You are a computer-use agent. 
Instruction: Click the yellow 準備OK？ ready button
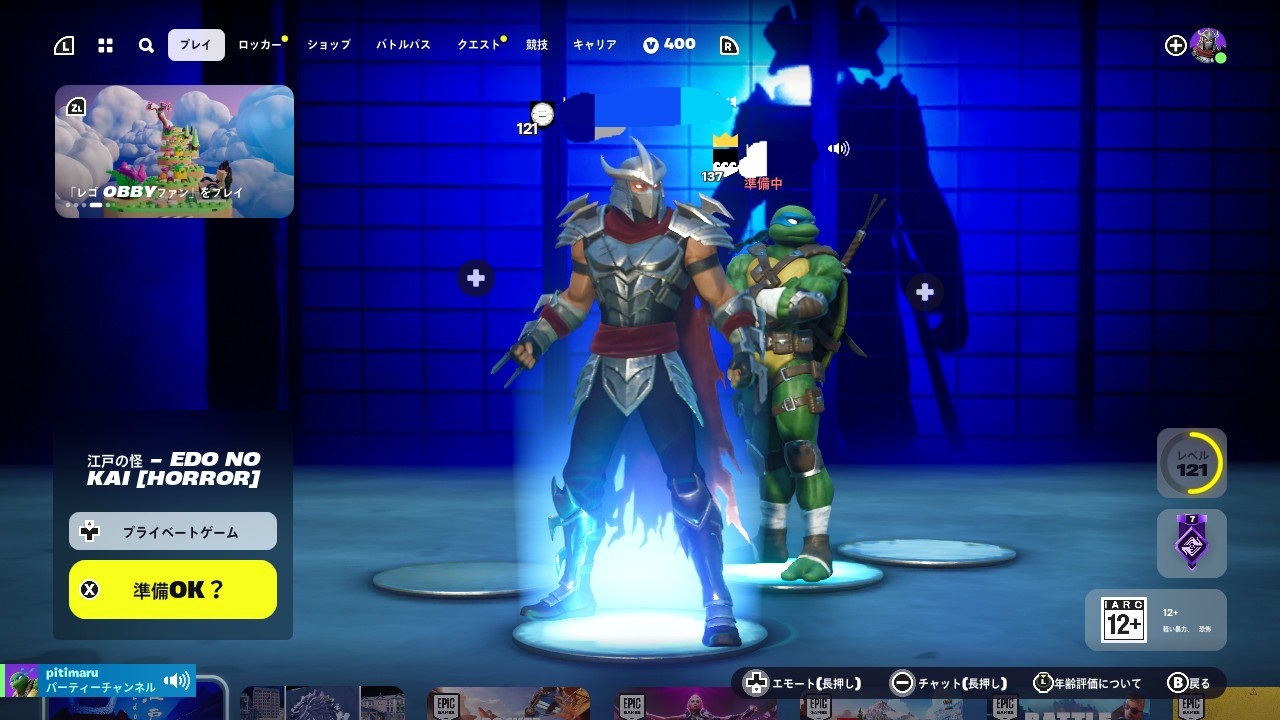click(173, 589)
